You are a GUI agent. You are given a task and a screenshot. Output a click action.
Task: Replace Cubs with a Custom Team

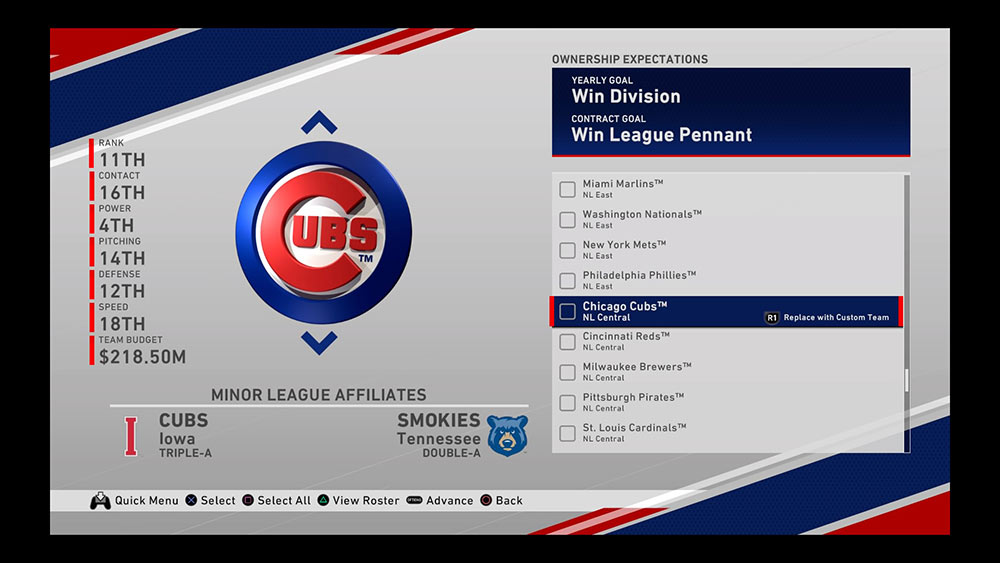point(827,318)
